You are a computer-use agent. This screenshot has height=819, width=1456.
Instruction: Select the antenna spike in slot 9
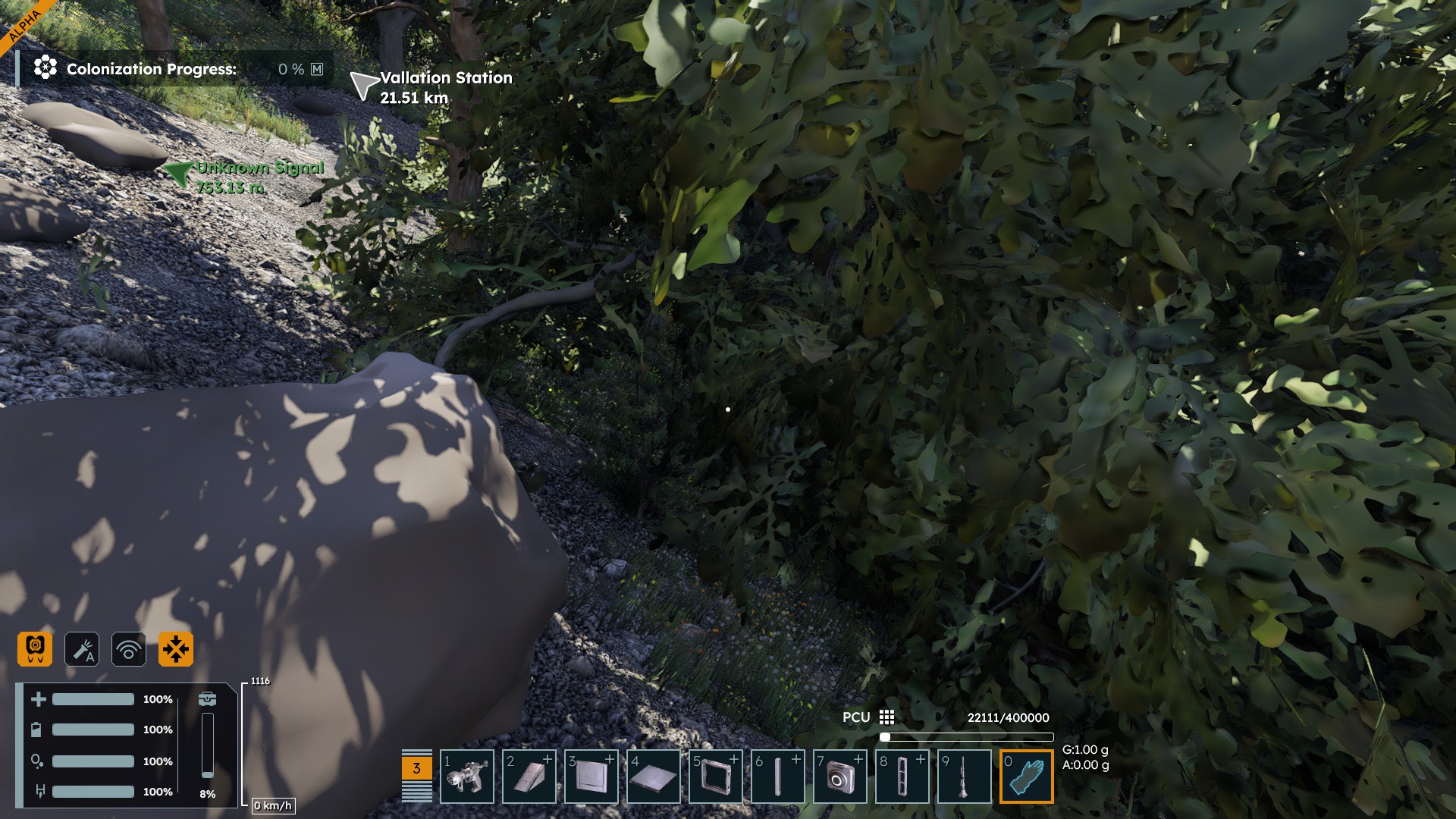point(965,777)
